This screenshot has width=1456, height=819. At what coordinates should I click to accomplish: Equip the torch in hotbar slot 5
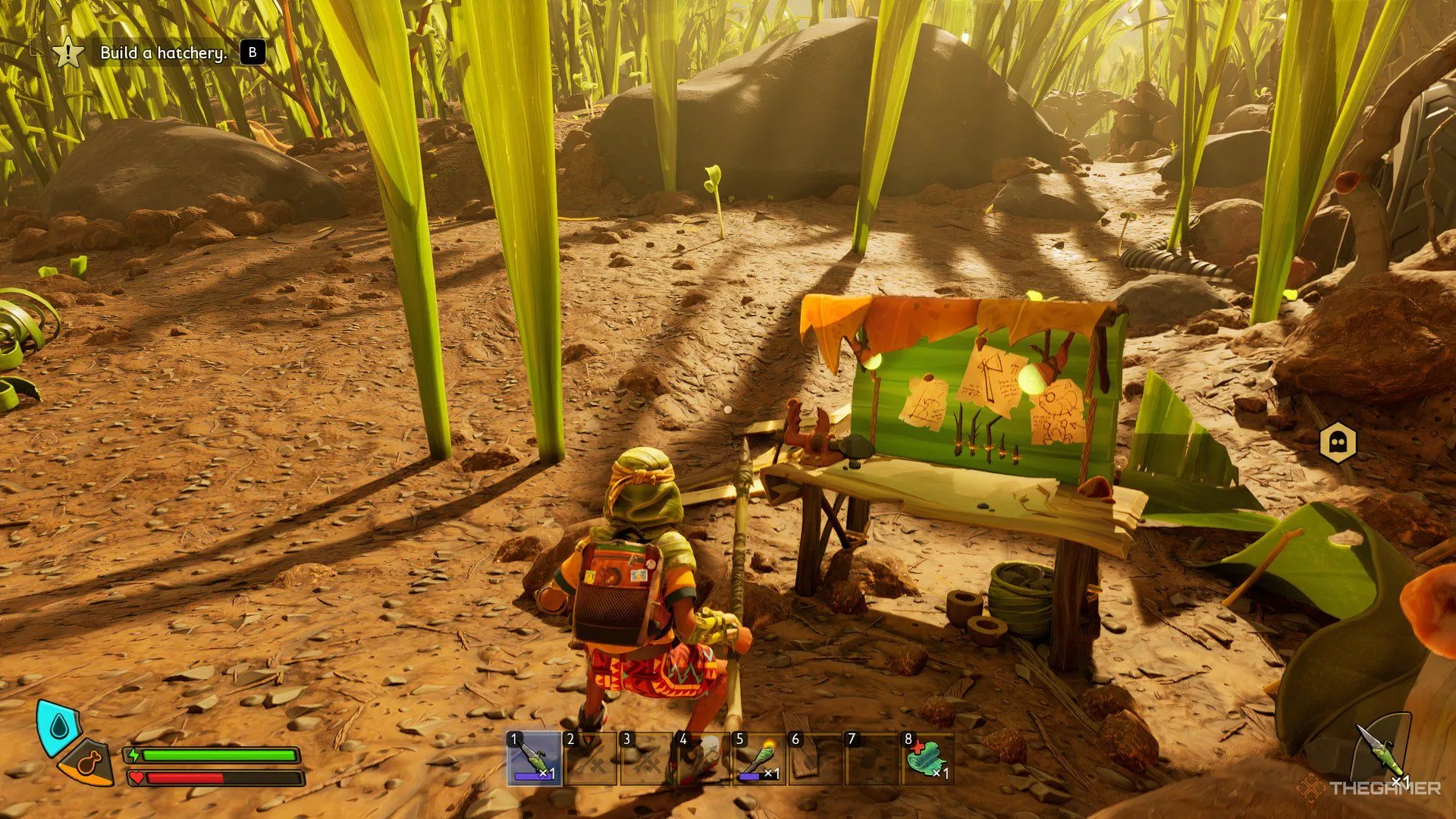click(758, 758)
